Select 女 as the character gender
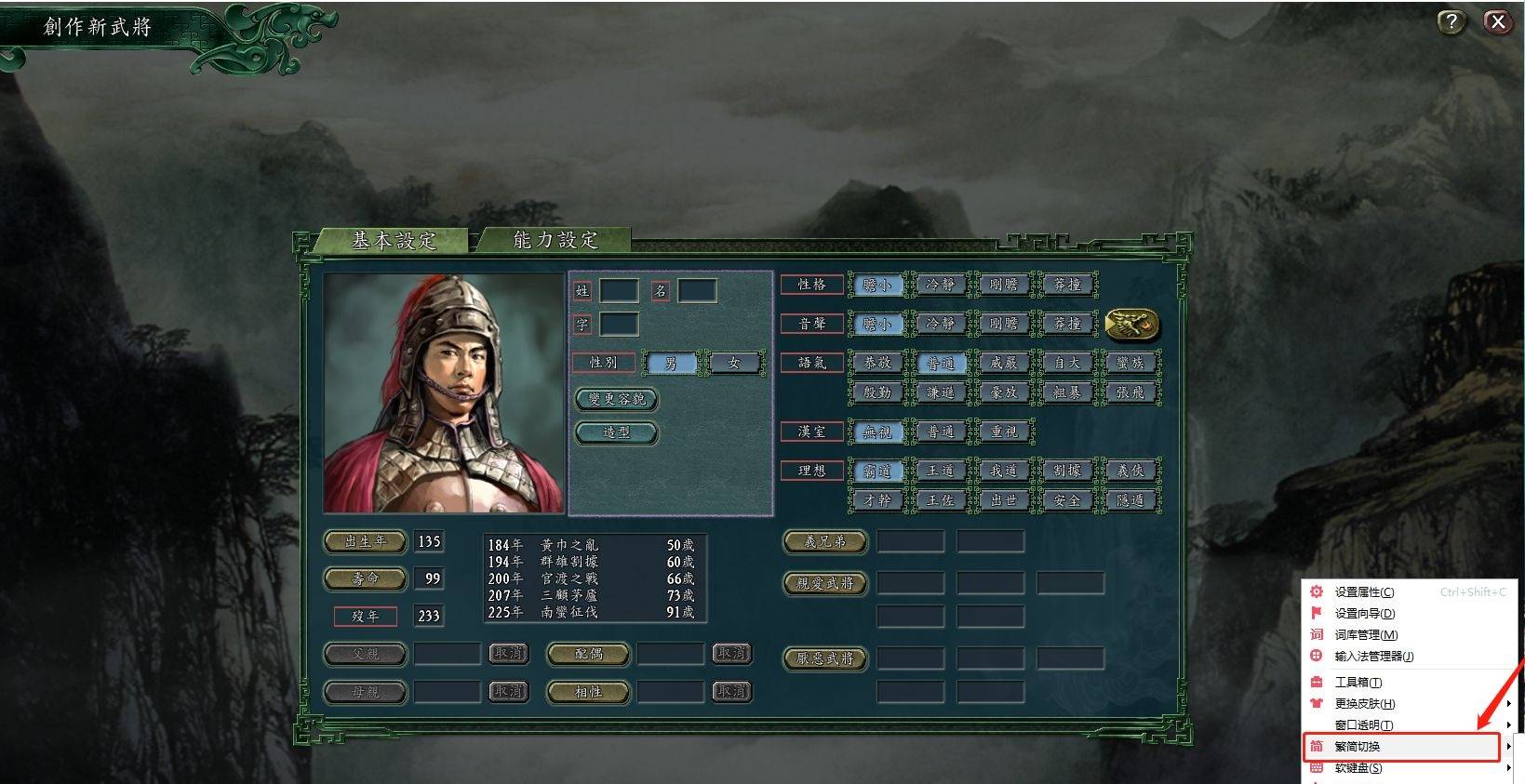The height and width of the screenshot is (784, 1525). pyautogui.click(x=734, y=362)
